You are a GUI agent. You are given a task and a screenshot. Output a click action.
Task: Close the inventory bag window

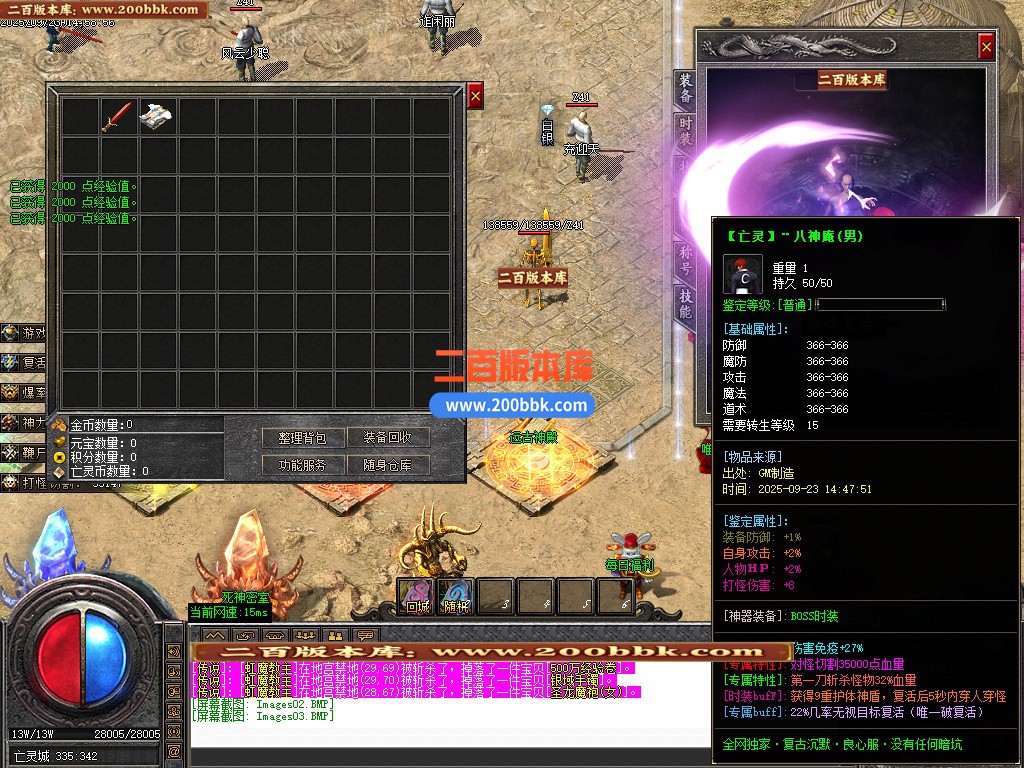[475, 95]
